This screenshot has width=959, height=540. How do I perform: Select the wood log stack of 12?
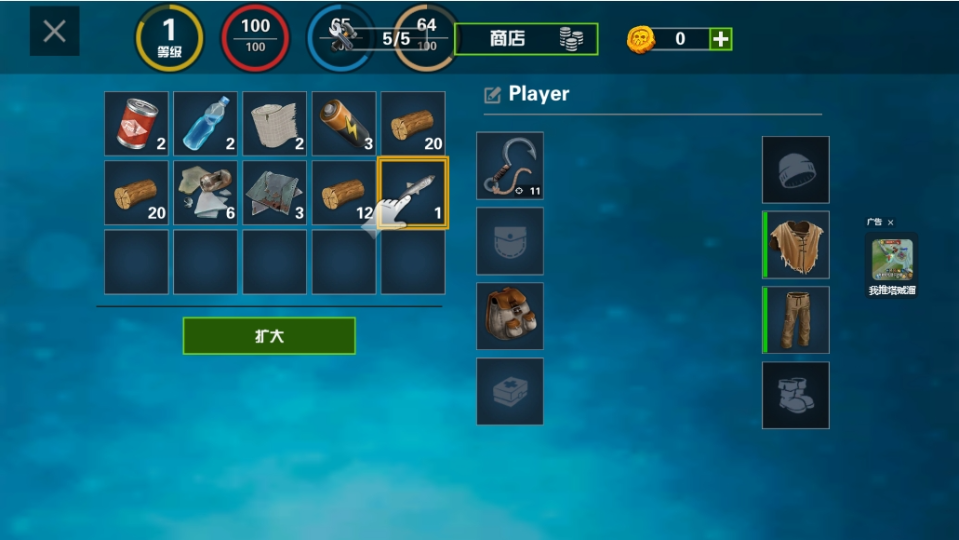tap(344, 193)
